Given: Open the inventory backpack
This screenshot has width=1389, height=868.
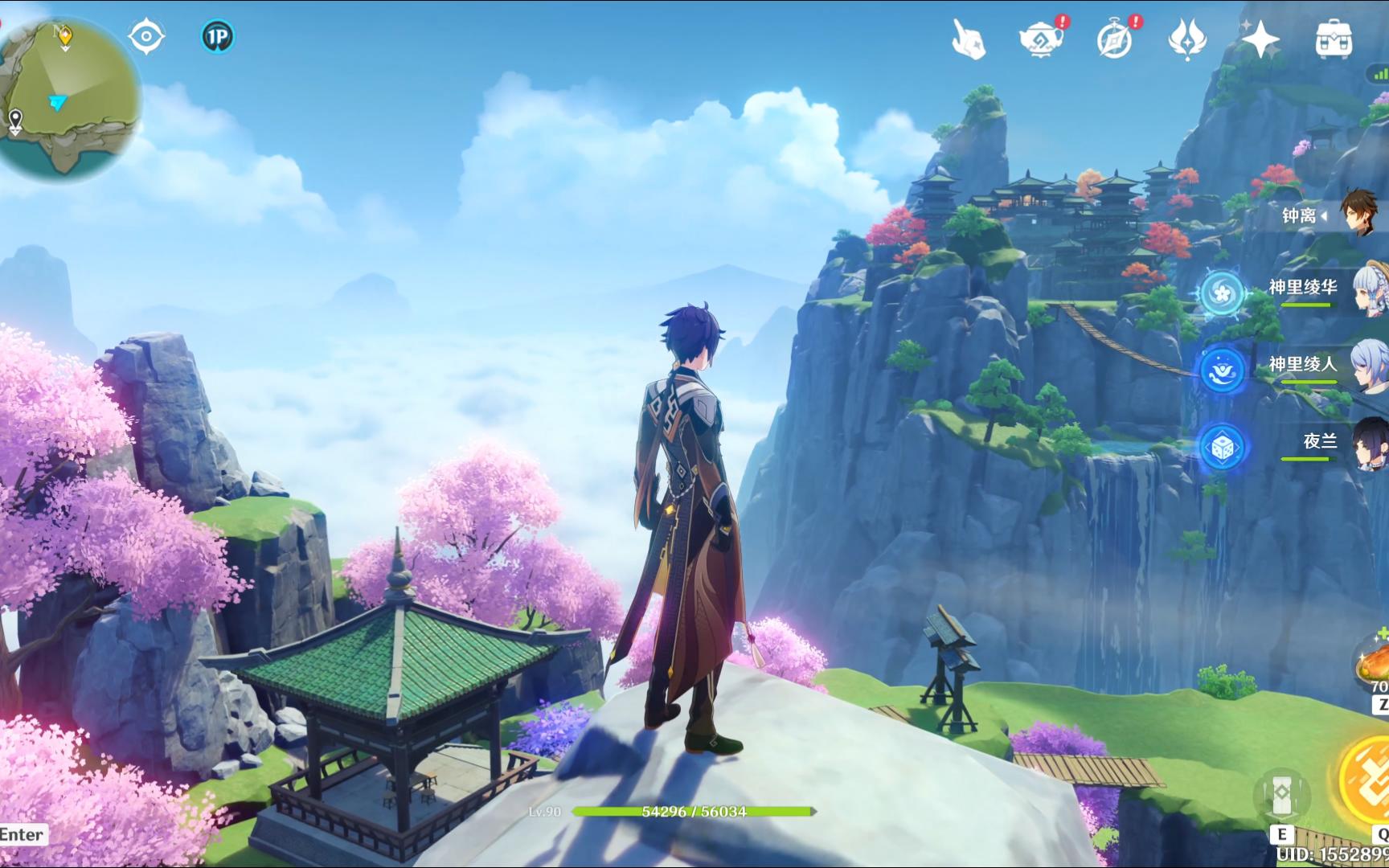Looking at the screenshot, I should click(1334, 39).
